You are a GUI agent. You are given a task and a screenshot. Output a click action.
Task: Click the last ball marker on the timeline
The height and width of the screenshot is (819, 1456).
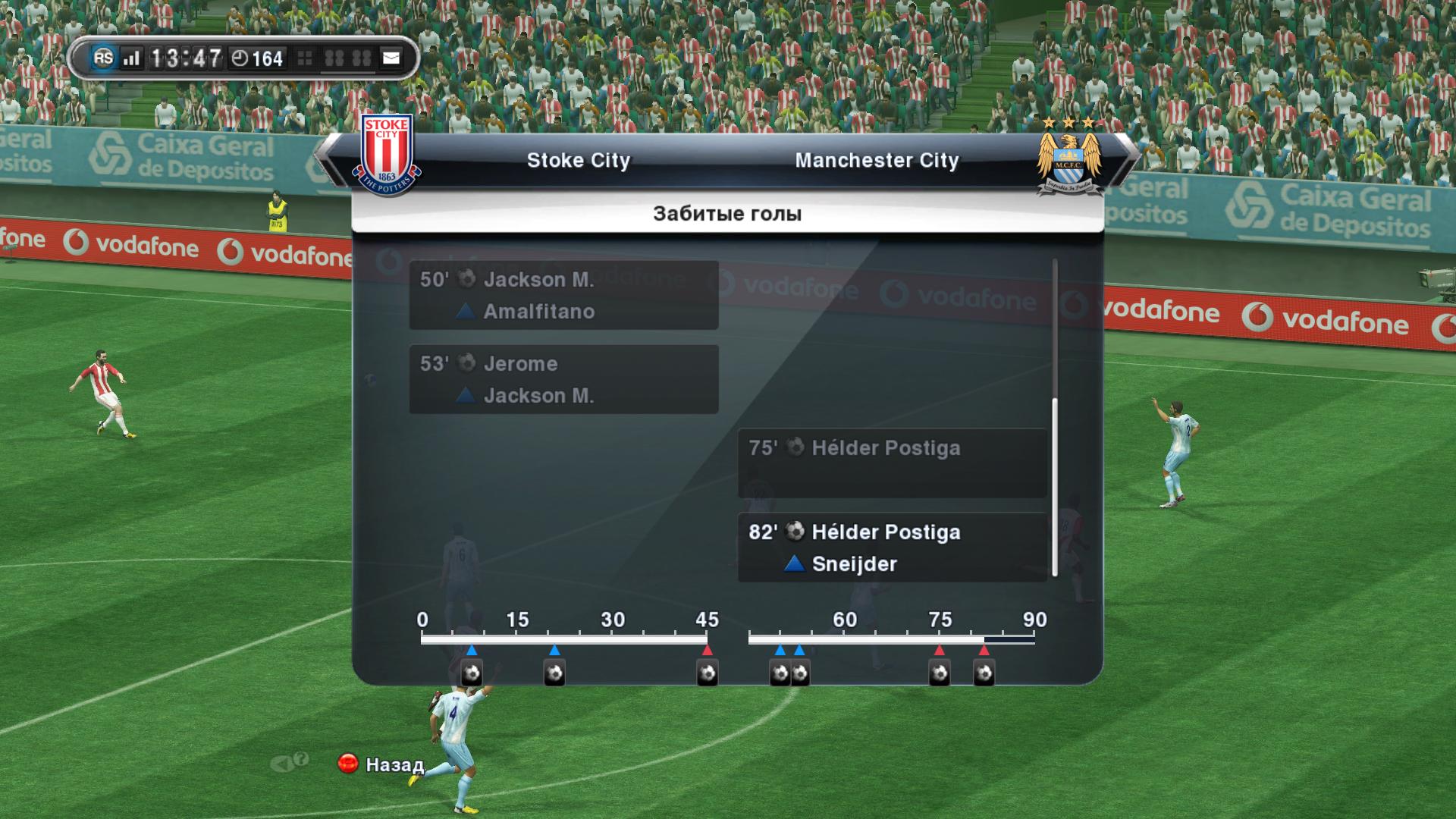984,673
